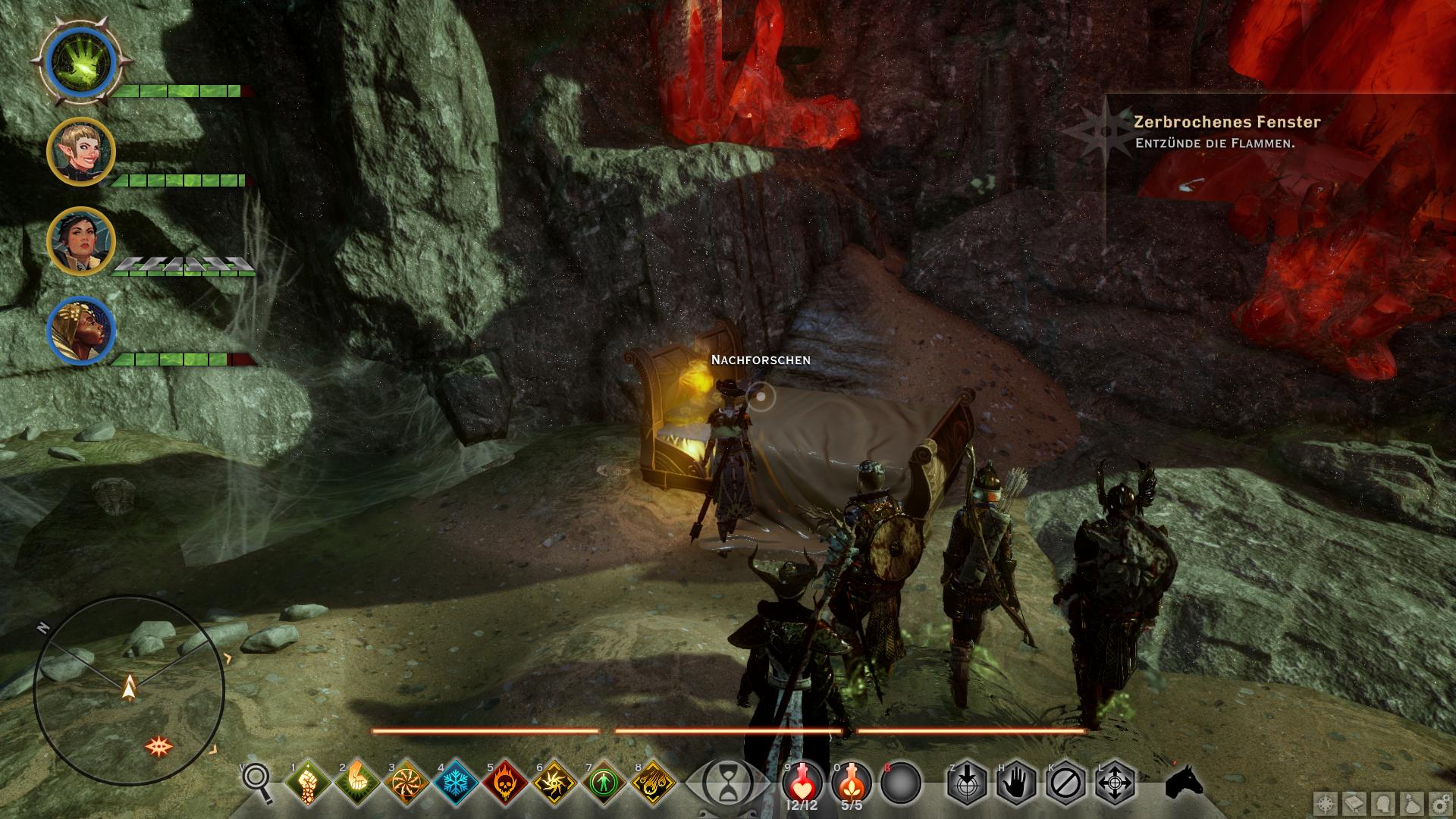Open the journal book menu
1456x819 pixels.
(x=1354, y=803)
